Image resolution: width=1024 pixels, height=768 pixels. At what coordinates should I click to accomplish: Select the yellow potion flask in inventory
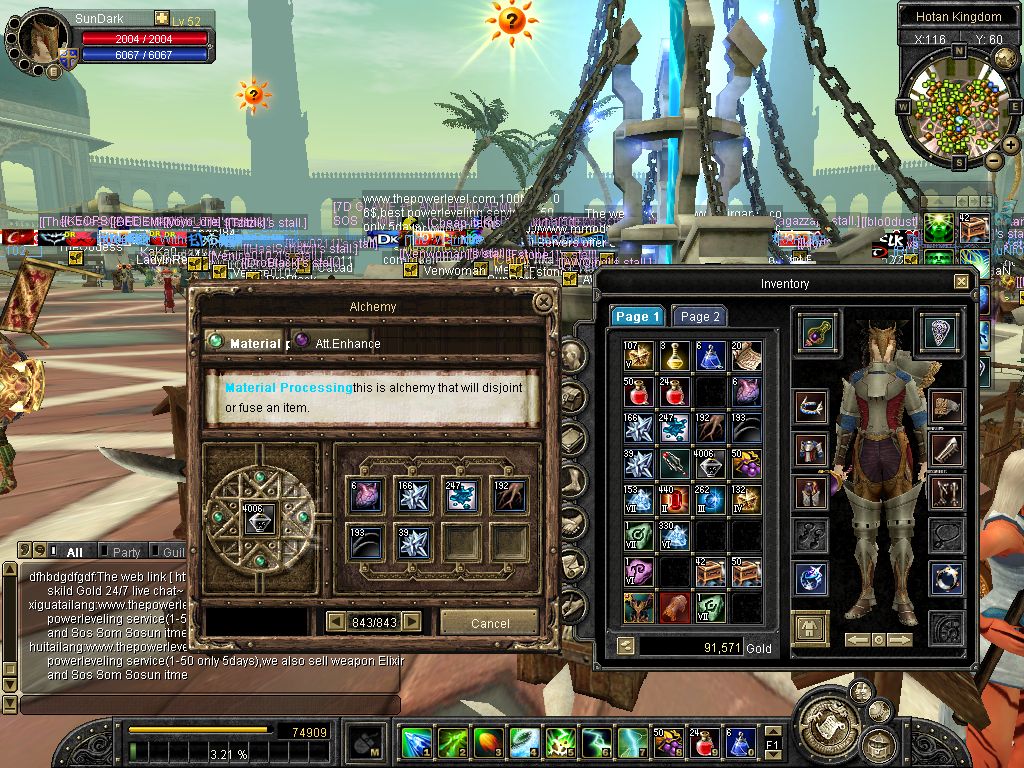[674, 355]
